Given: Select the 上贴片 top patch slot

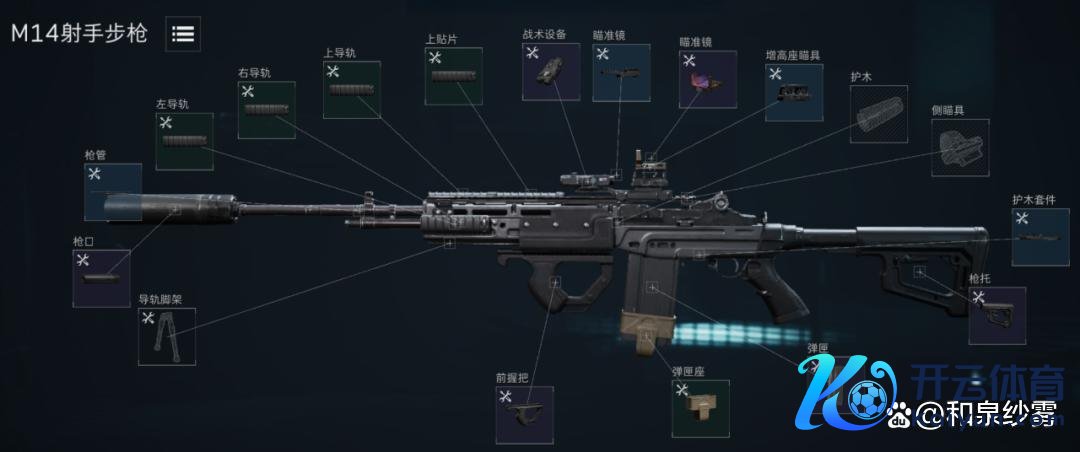Looking at the screenshot, I should coord(453,75).
